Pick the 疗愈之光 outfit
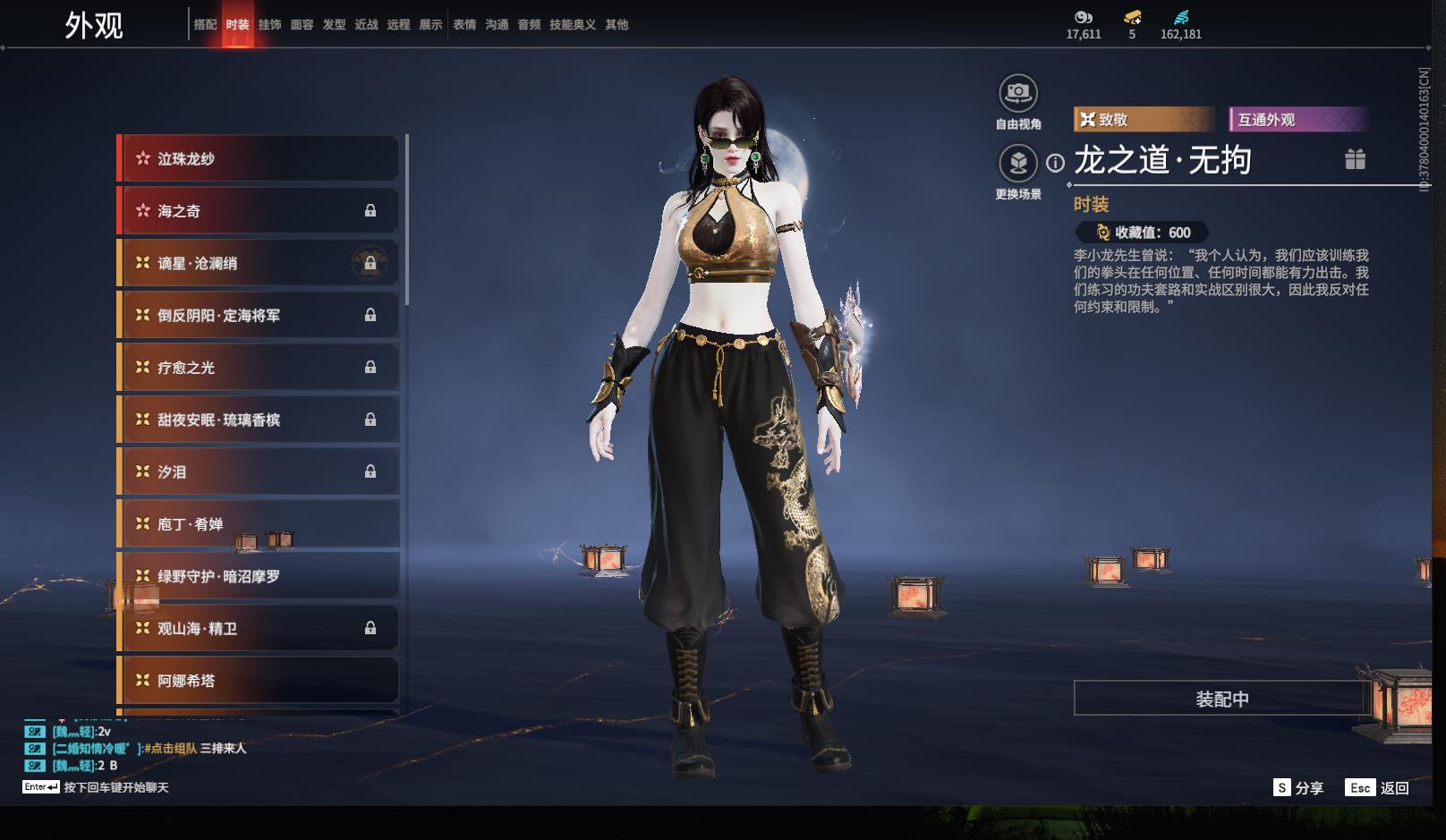The width and height of the screenshot is (1446, 840). 259,368
